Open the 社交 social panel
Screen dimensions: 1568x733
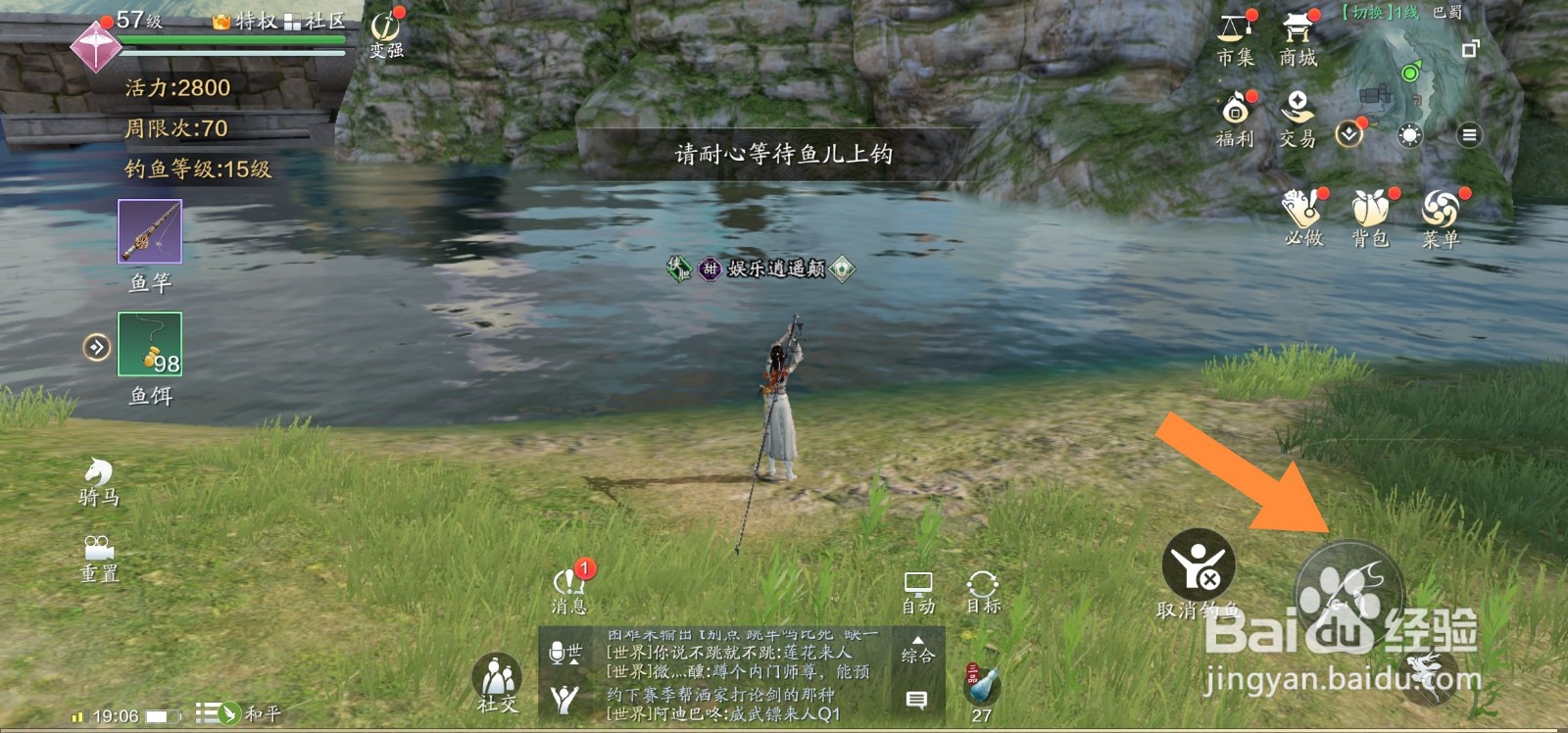coord(498,678)
